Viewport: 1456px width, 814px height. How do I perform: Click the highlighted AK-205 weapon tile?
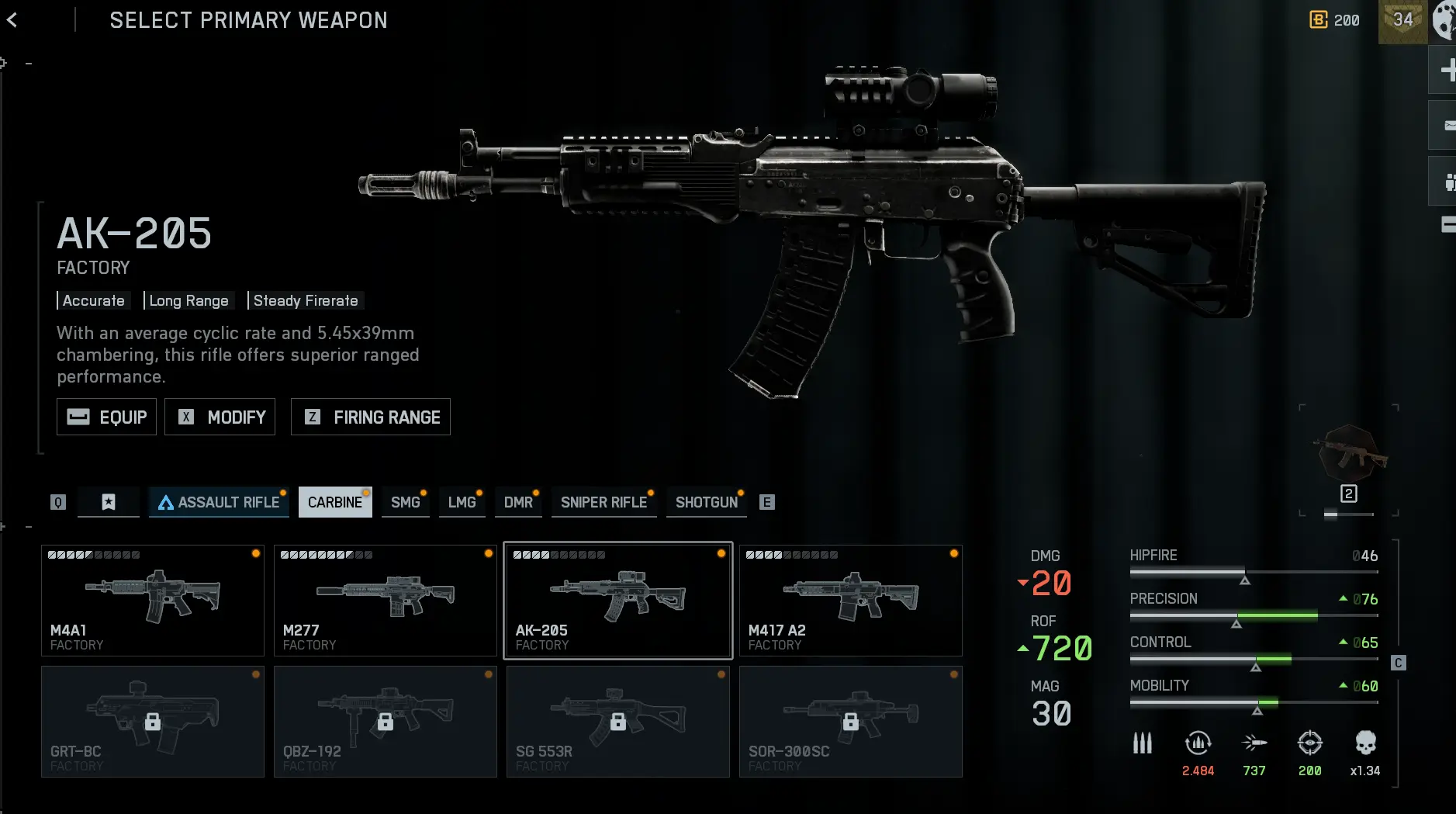point(618,601)
